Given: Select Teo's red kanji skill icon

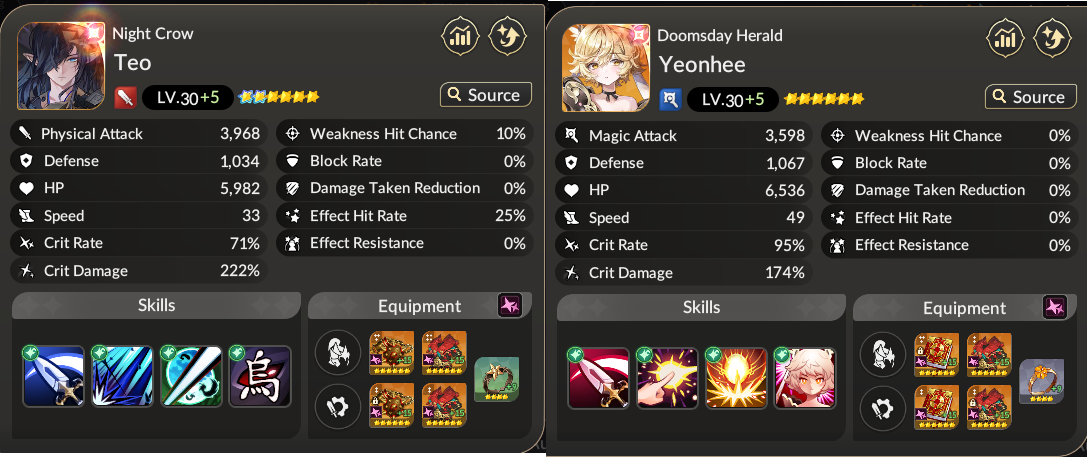Looking at the screenshot, I should (260, 377).
